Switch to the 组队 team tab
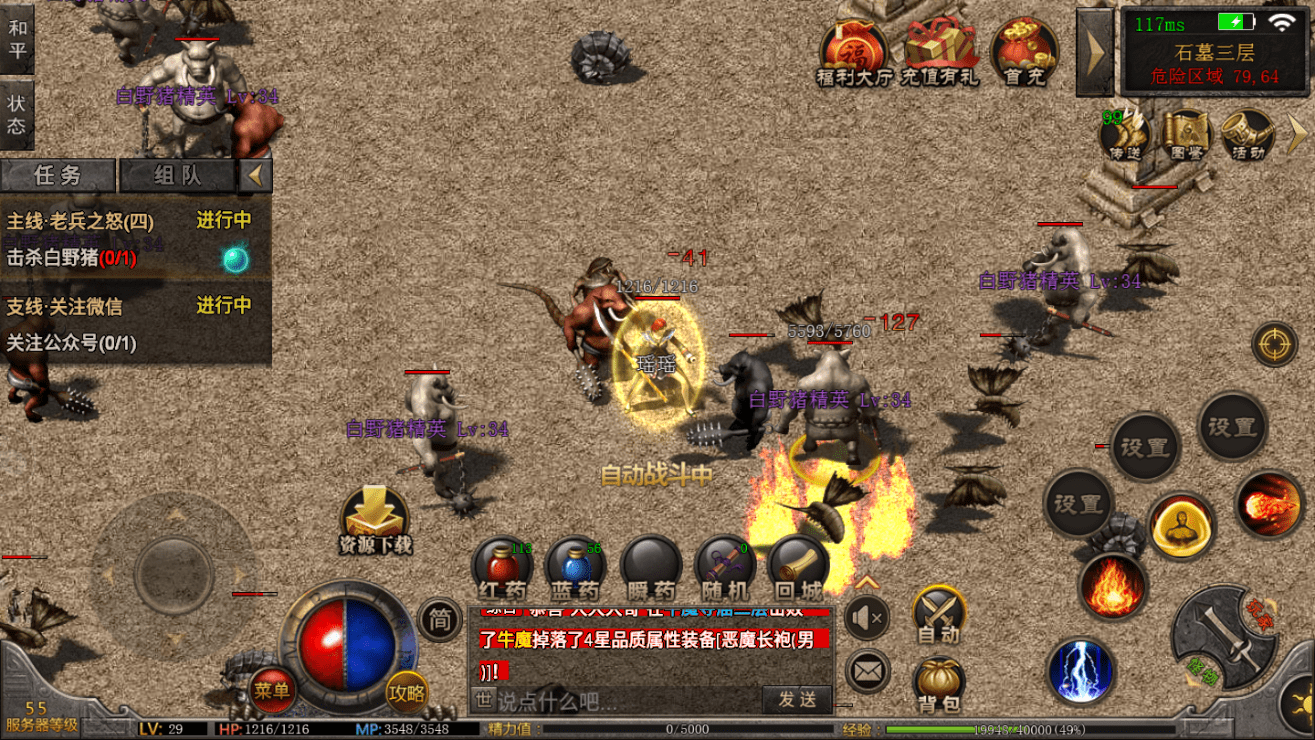The height and width of the screenshot is (740, 1315). click(178, 176)
